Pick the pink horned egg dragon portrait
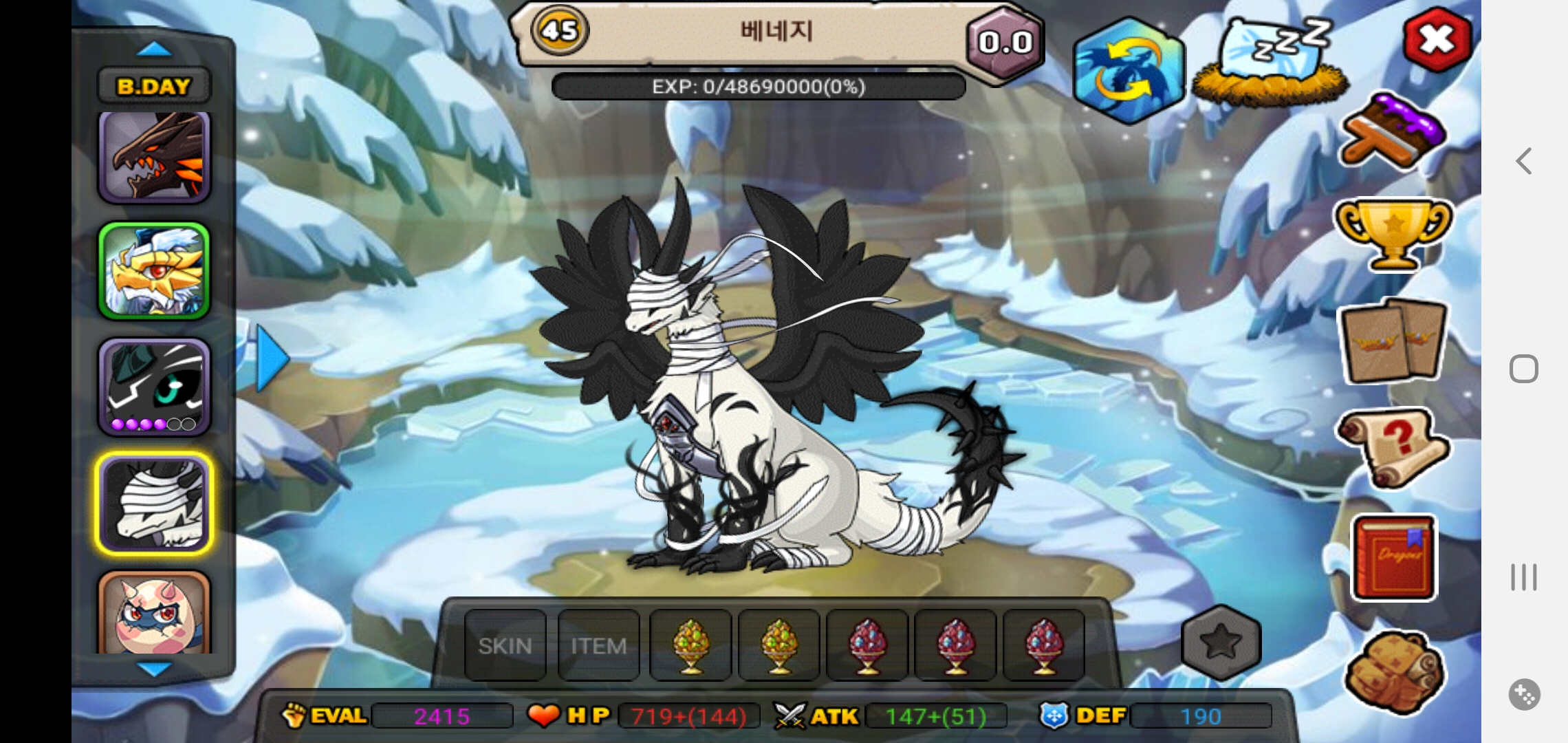 pyautogui.click(x=154, y=614)
